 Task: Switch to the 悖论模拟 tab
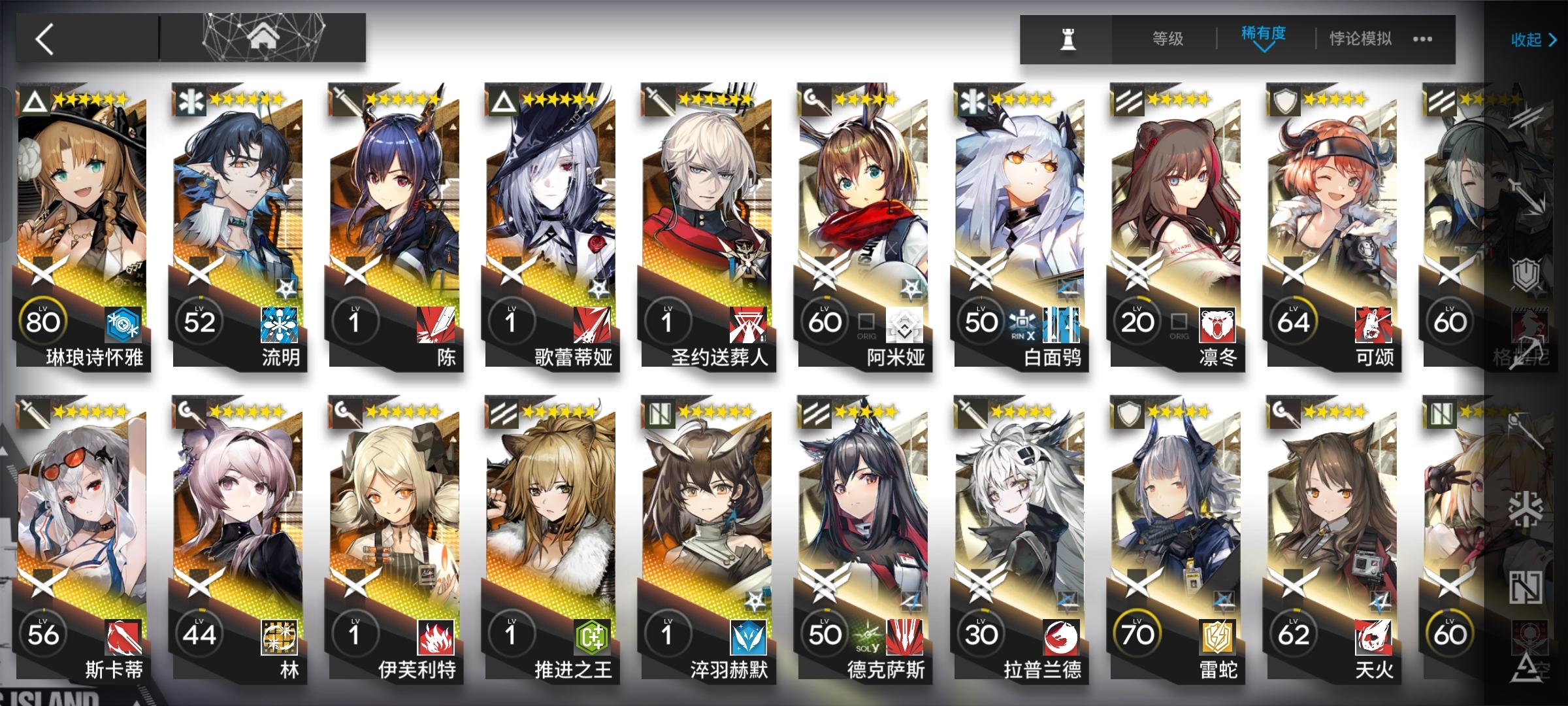pyautogui.click(x=1360, y=39)
